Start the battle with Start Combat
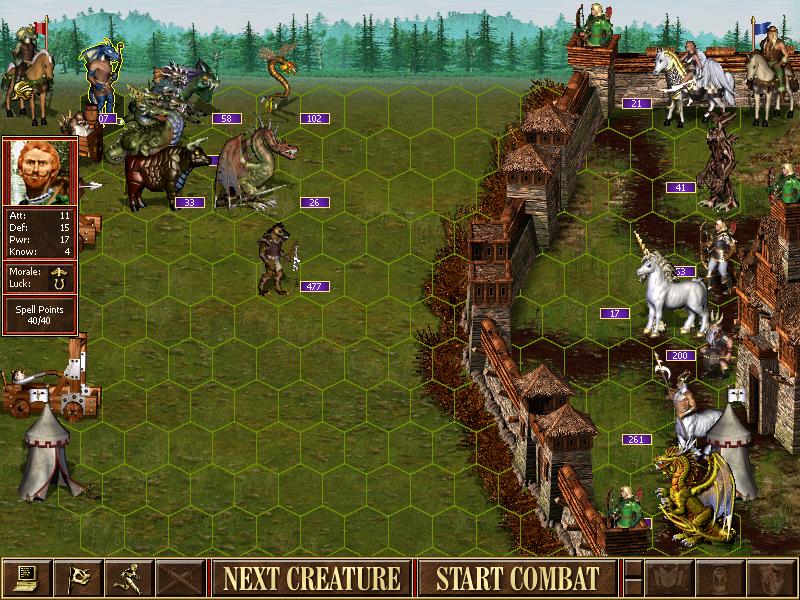 [x=517, y=578]
